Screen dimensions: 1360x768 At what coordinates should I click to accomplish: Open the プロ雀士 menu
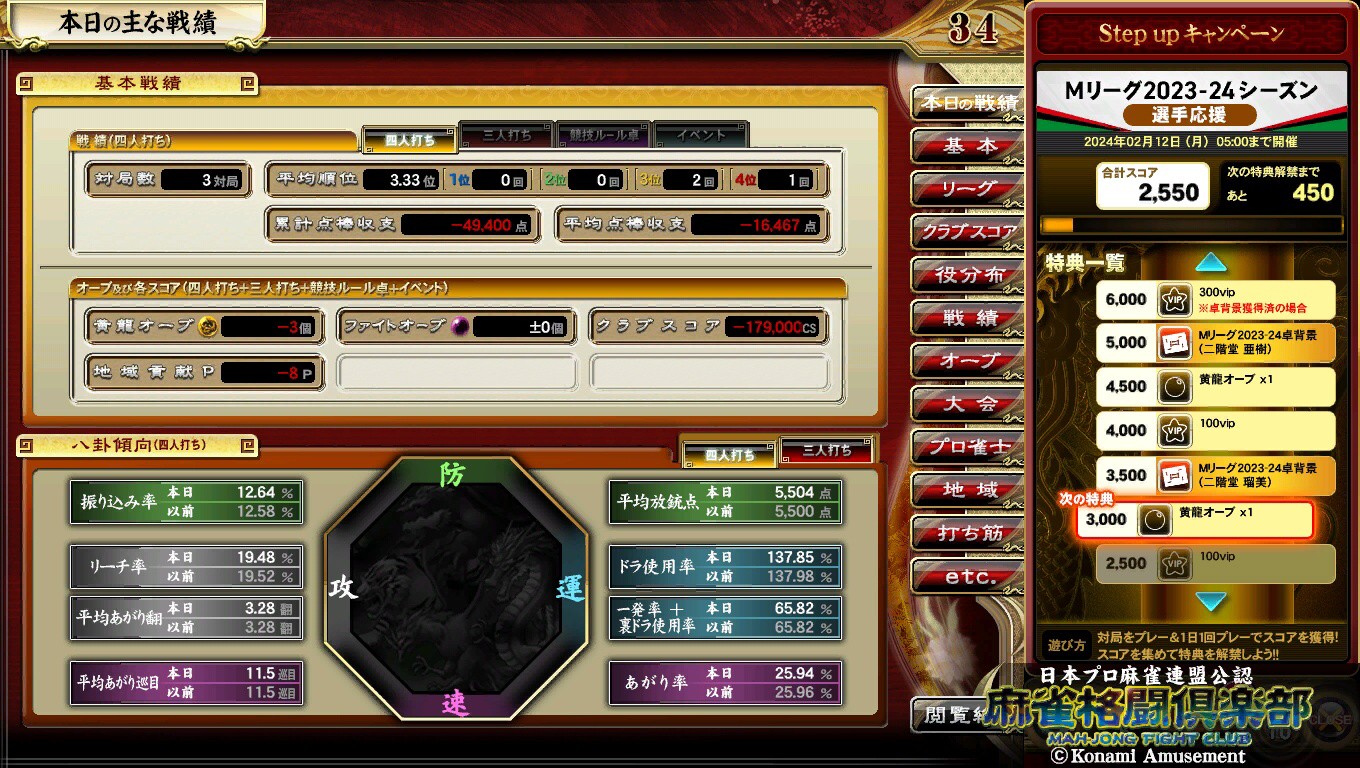click(x=968, y=447)
